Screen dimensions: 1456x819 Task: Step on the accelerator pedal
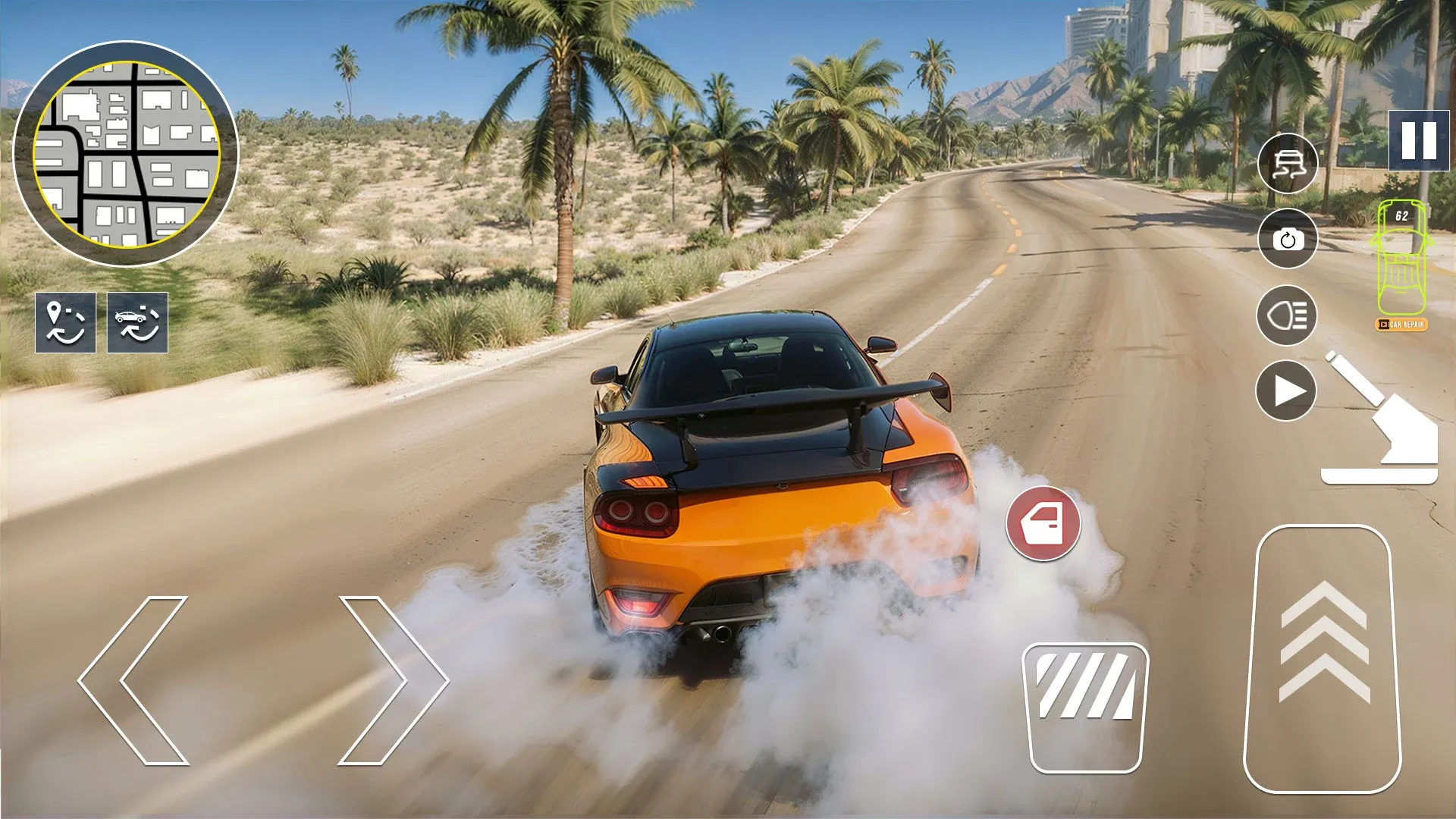[1323, 658]
